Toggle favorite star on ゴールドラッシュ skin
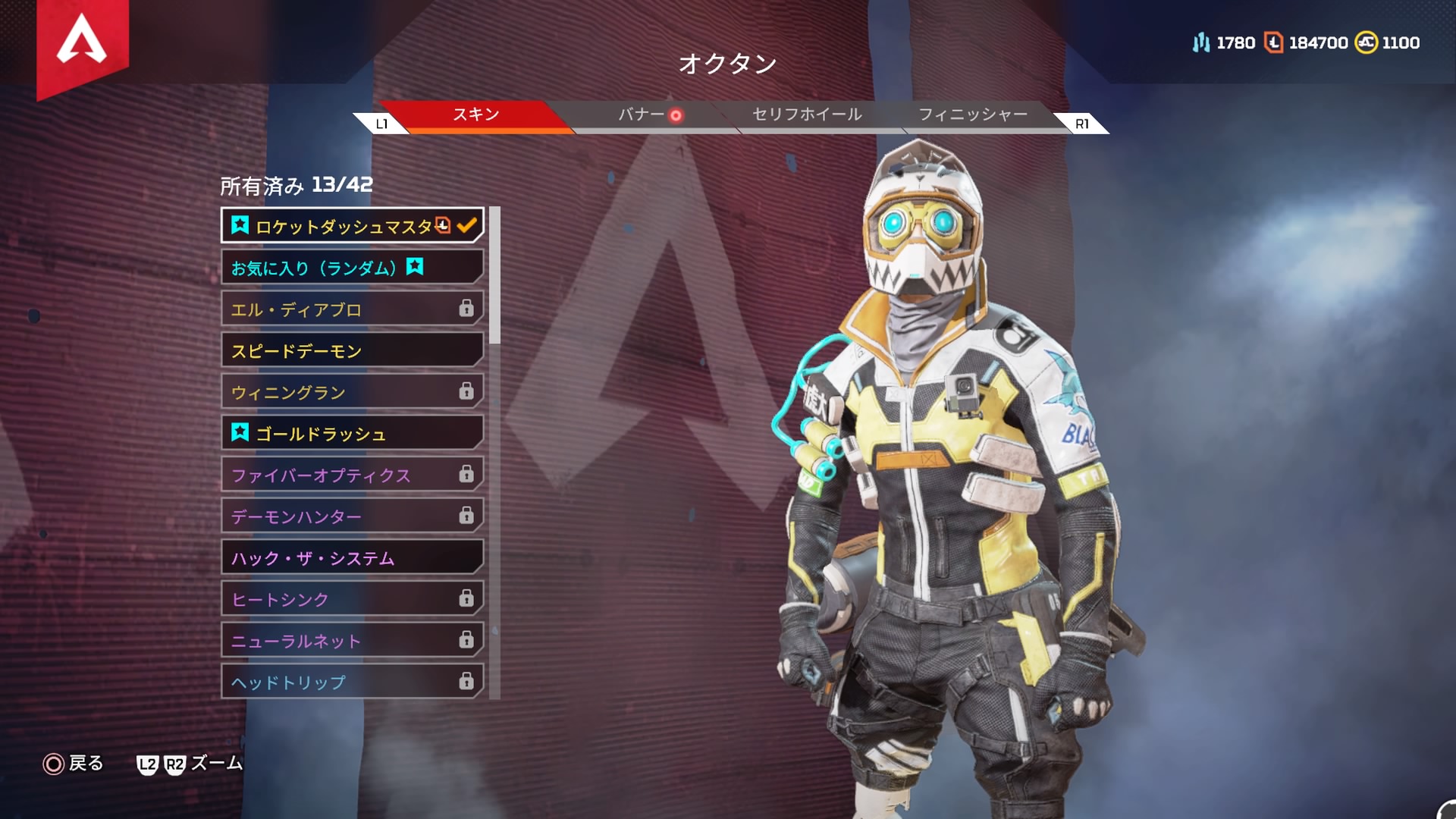This screenshot has width=1456, height=819. [x=240, y=433]
